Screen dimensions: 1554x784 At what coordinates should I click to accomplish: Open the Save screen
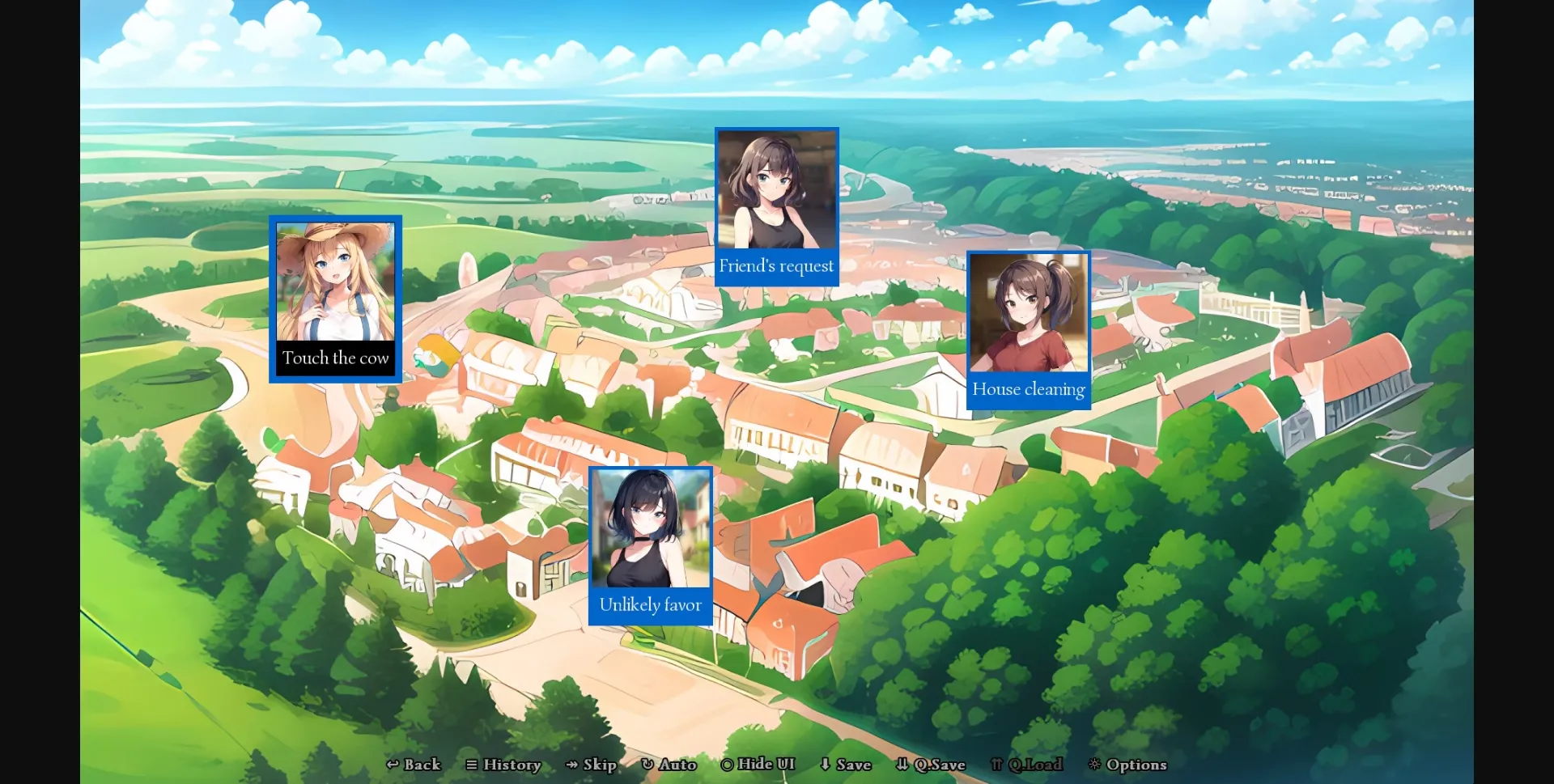pos(844,765)
